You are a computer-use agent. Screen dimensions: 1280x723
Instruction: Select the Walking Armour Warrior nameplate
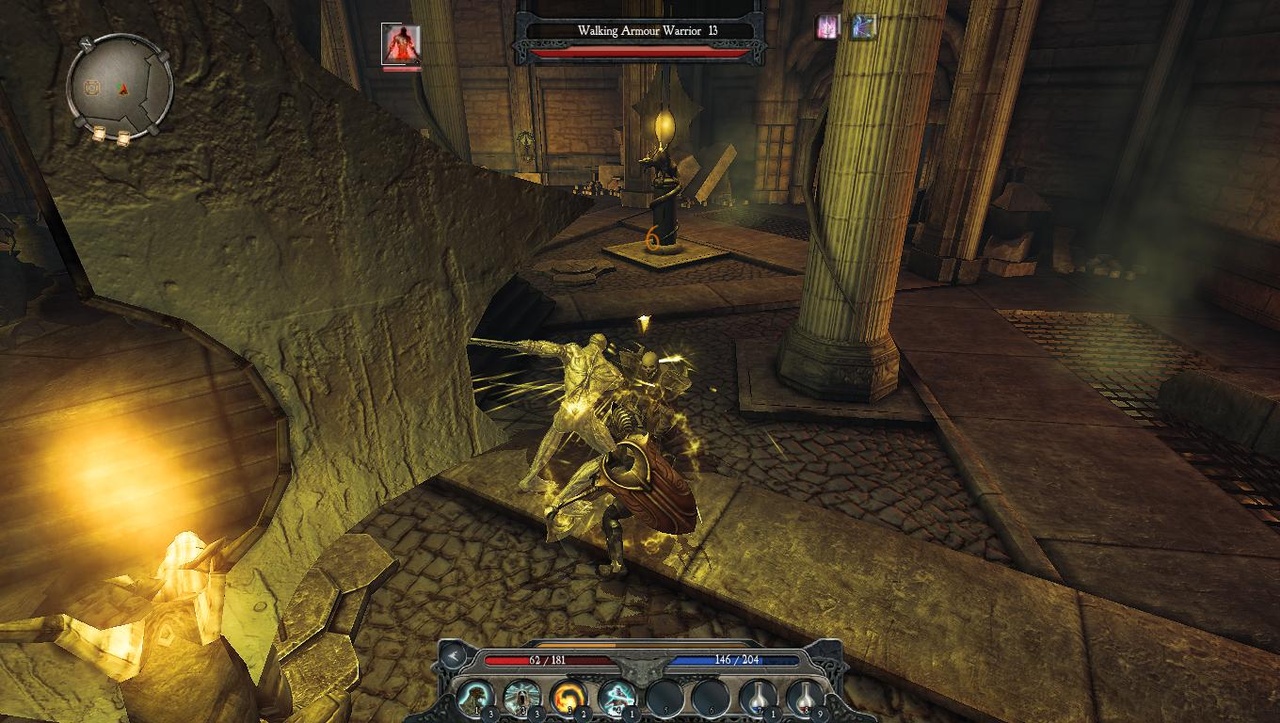(646, 30)
